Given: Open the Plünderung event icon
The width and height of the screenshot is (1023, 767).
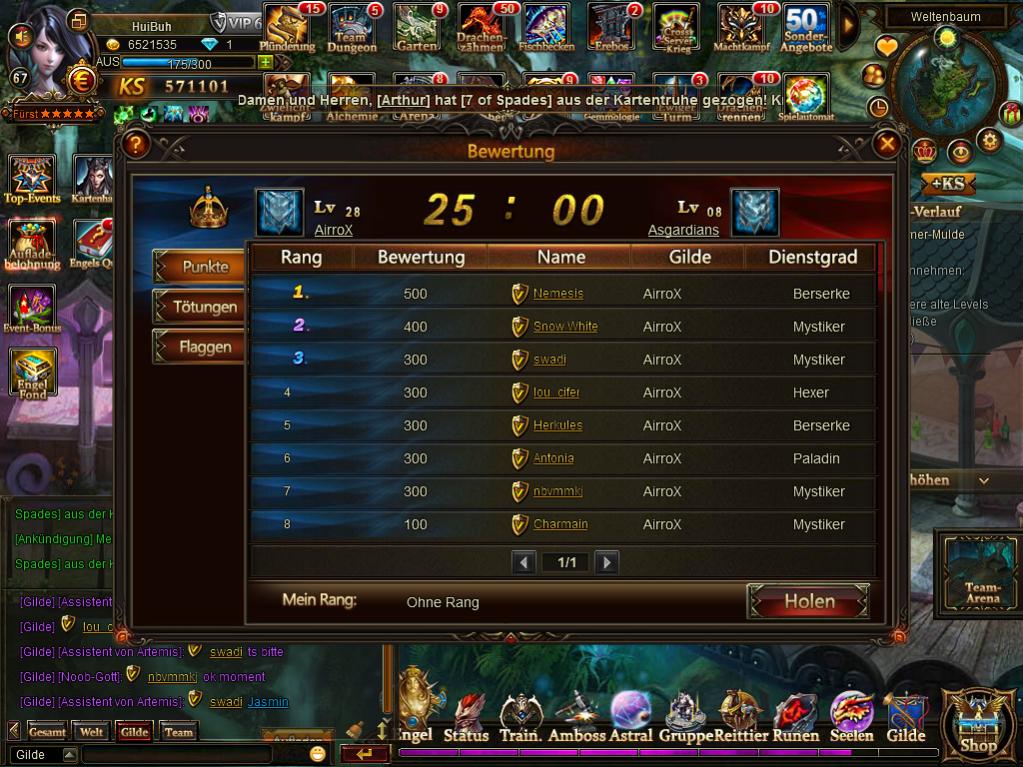Looking at the screenshot, I should coord(287,27).
